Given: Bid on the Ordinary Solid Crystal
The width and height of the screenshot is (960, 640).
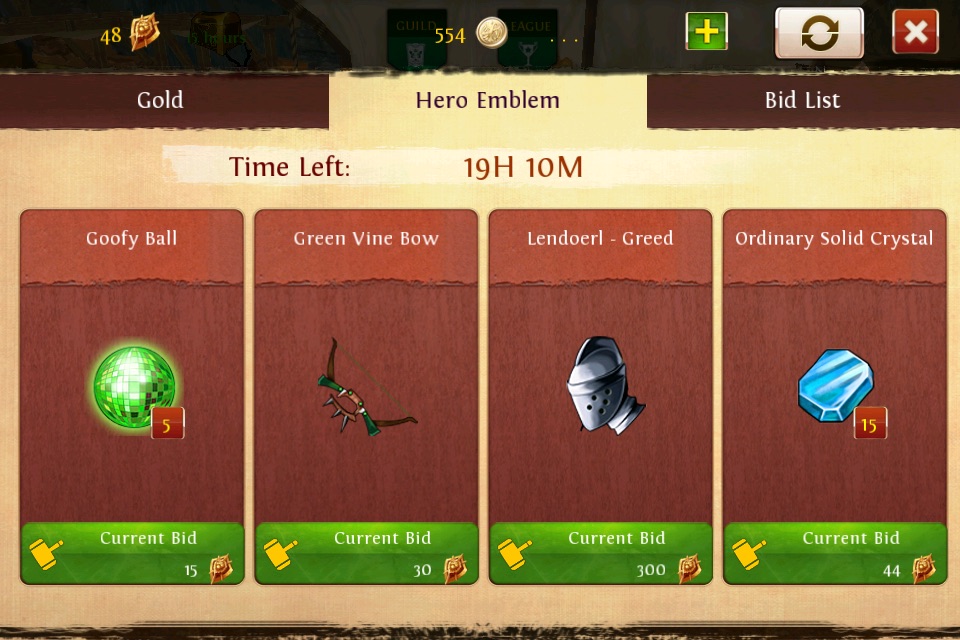Looking at the screenshot, I should (x=834, y=553).
